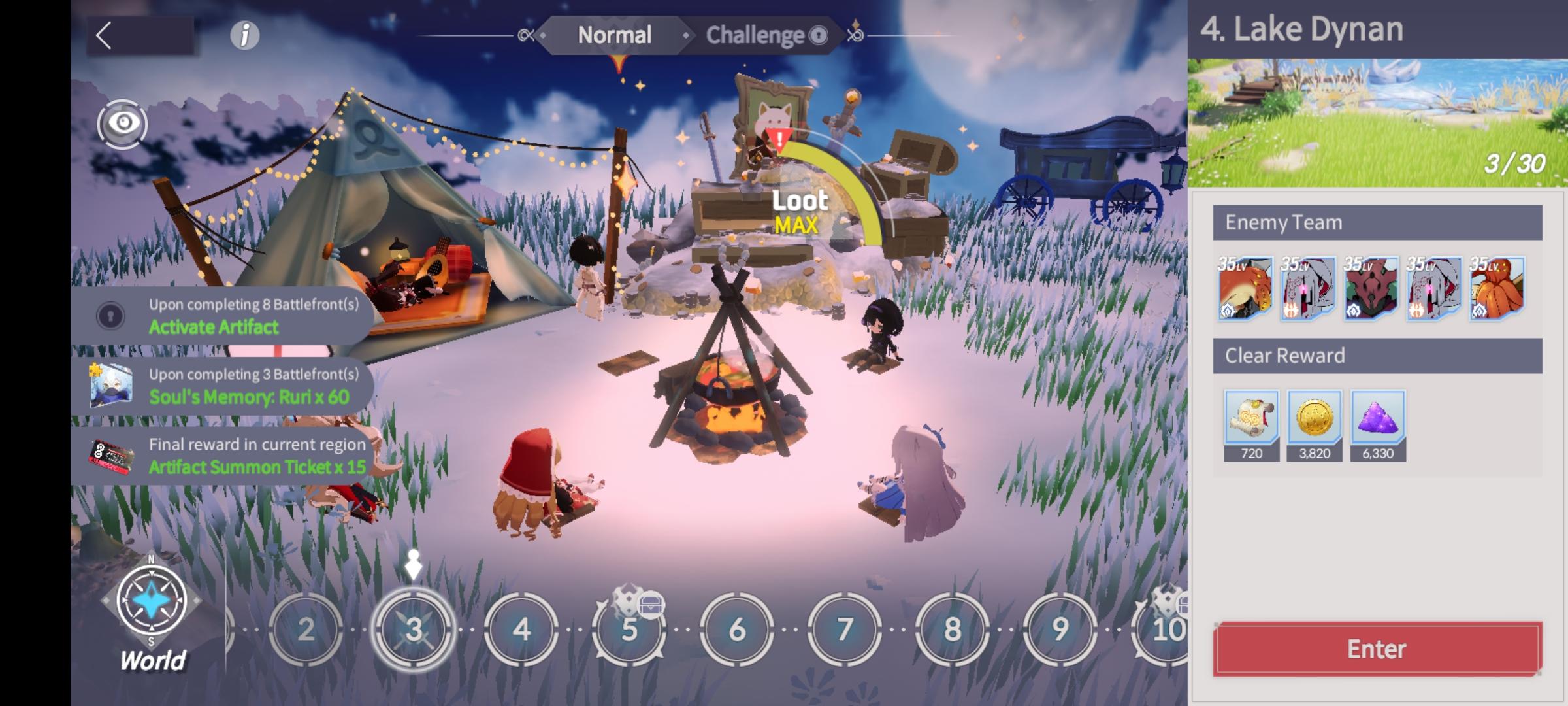The width and height of the screenshot is (1568, 706).
Task: Enter the Lake Dynan stage
Action: (x=1377, y=648)
